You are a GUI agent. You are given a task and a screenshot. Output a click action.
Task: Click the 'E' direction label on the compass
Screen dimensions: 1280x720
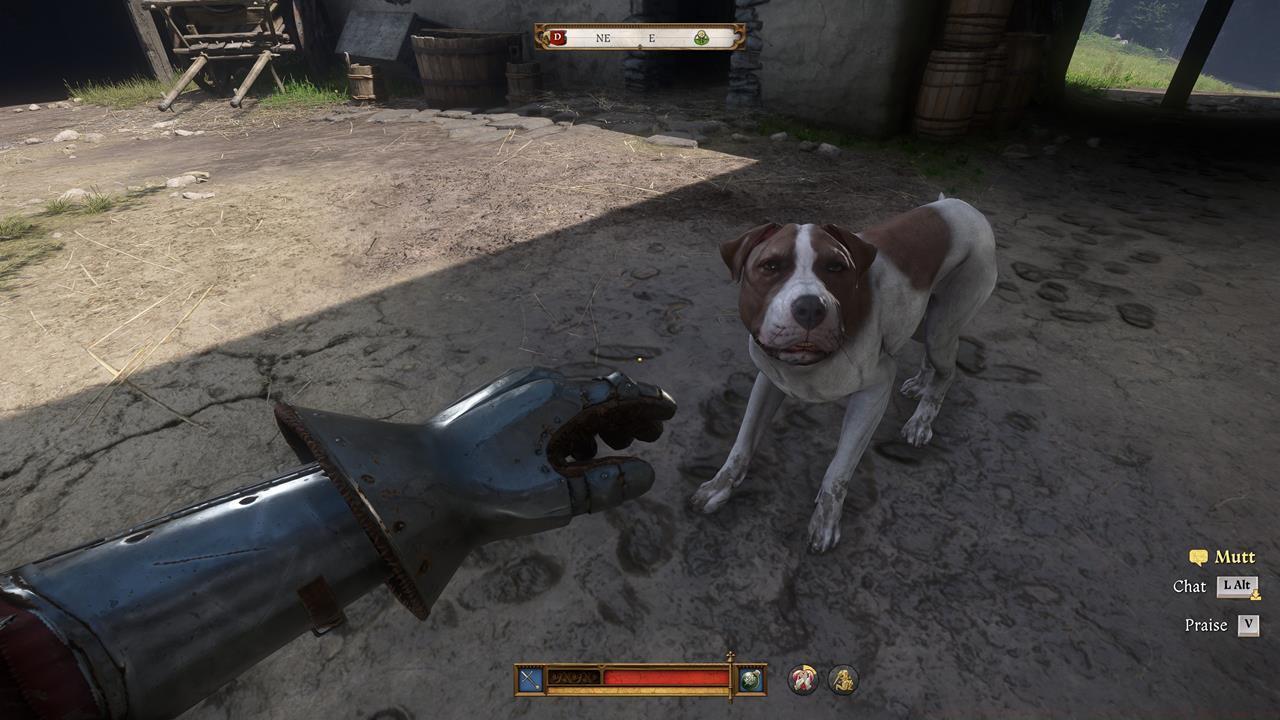[x=651, y=38]
